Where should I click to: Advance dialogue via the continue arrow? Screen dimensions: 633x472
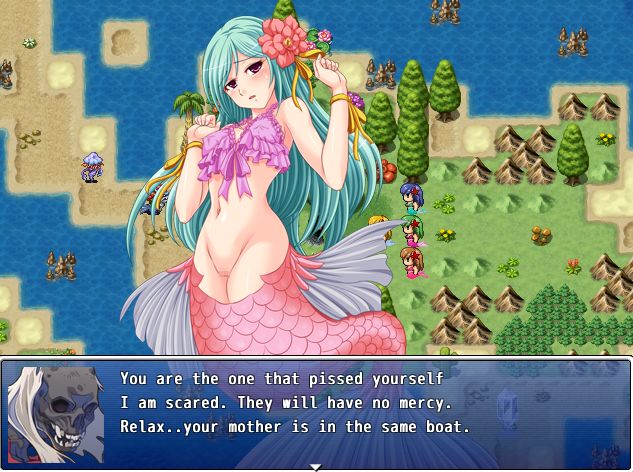point(316,466)
